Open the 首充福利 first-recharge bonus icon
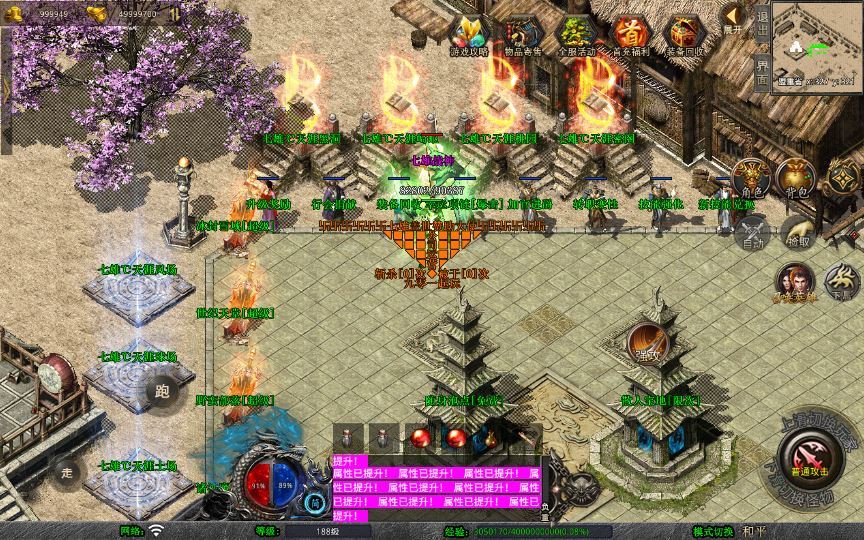This screenshot has width=864, height=540. tap(630, 34)
